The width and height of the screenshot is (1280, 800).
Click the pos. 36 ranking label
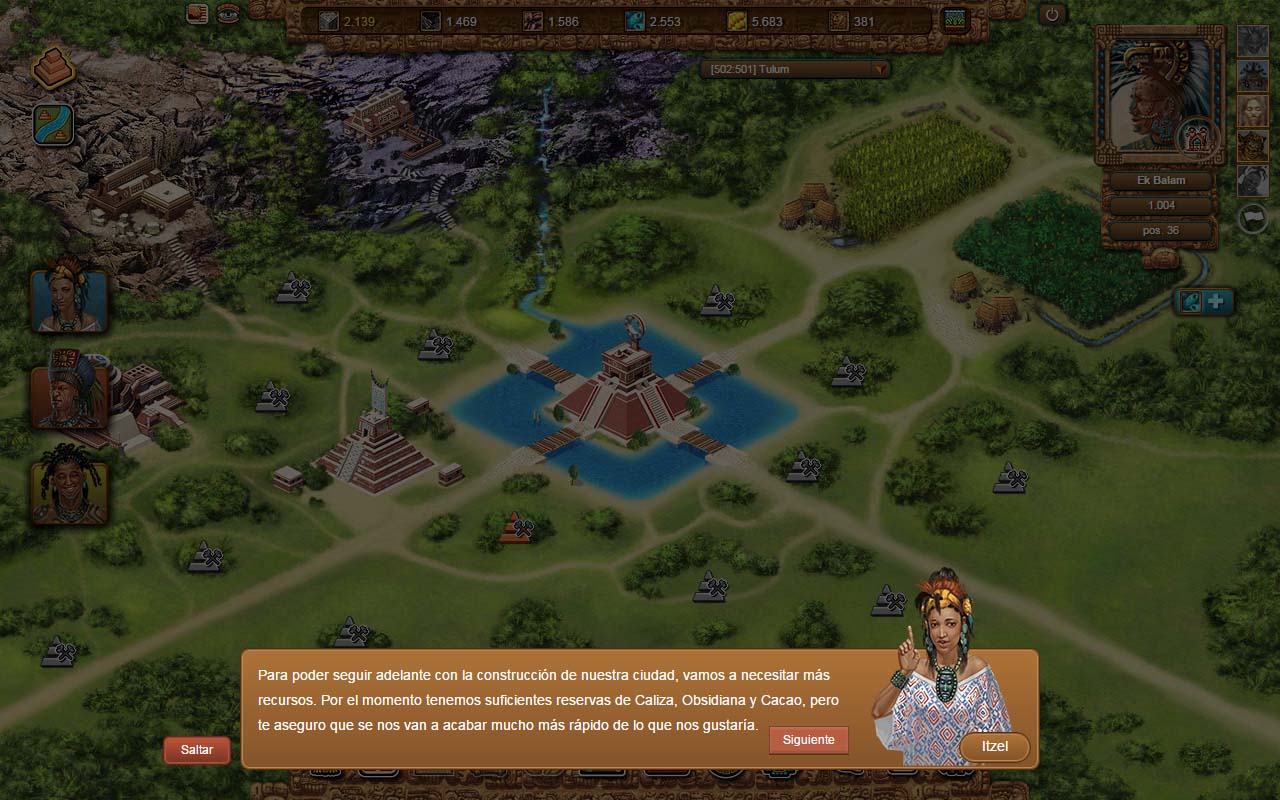(x=1160, y=231)
